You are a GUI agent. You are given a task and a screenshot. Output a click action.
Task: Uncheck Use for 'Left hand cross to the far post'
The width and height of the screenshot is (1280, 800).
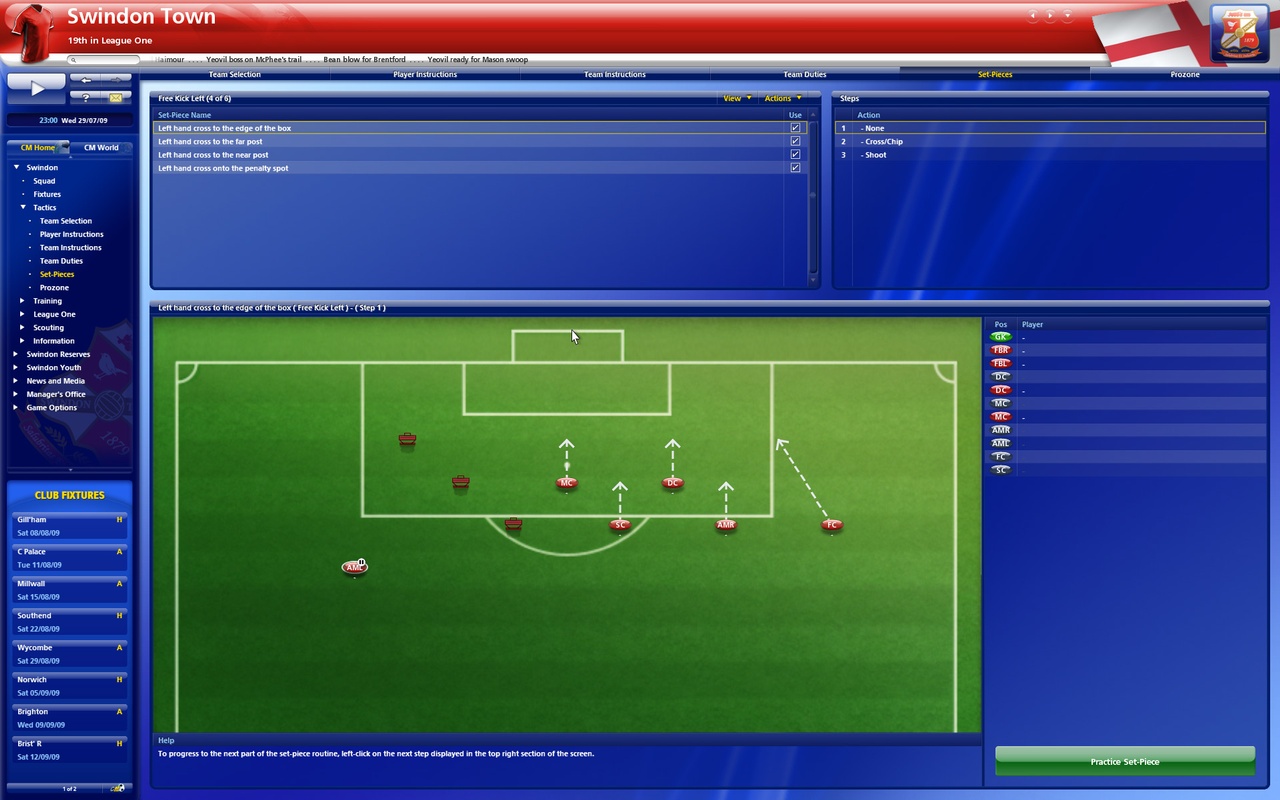[x=795, y=141]
